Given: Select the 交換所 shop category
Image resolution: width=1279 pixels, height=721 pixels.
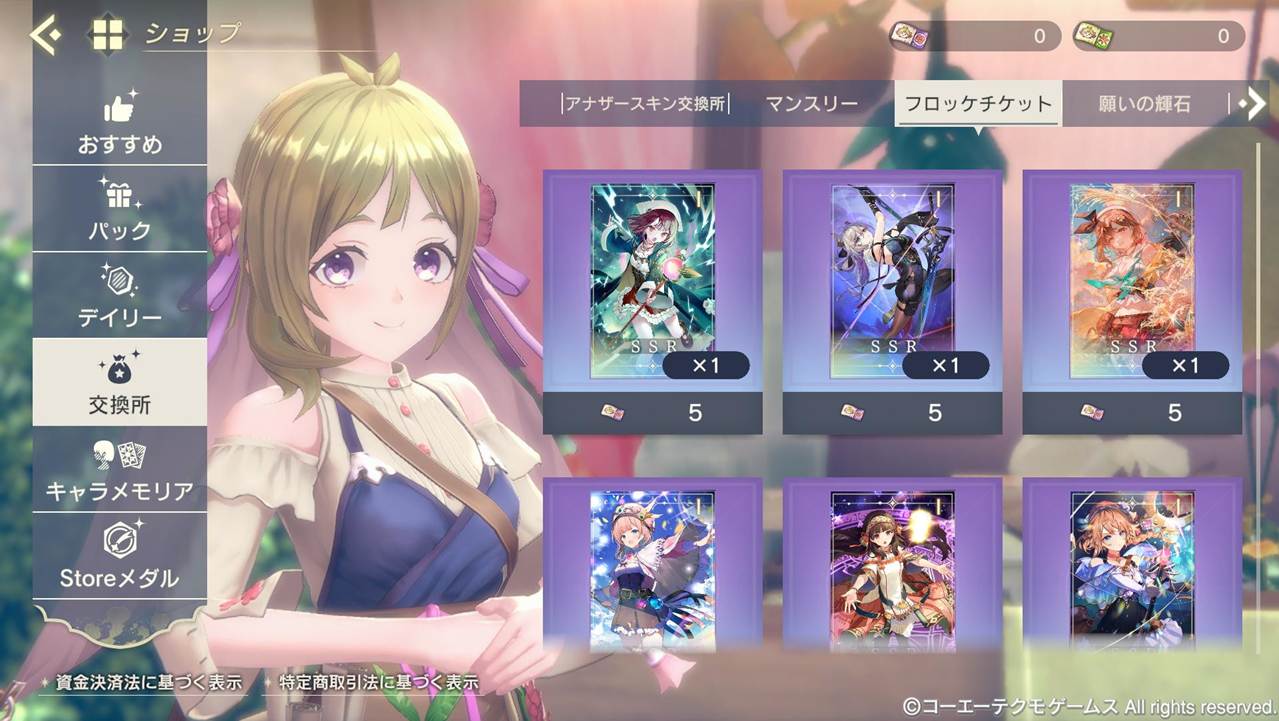Looking at the screenshot, I should [x=120, y=384].
